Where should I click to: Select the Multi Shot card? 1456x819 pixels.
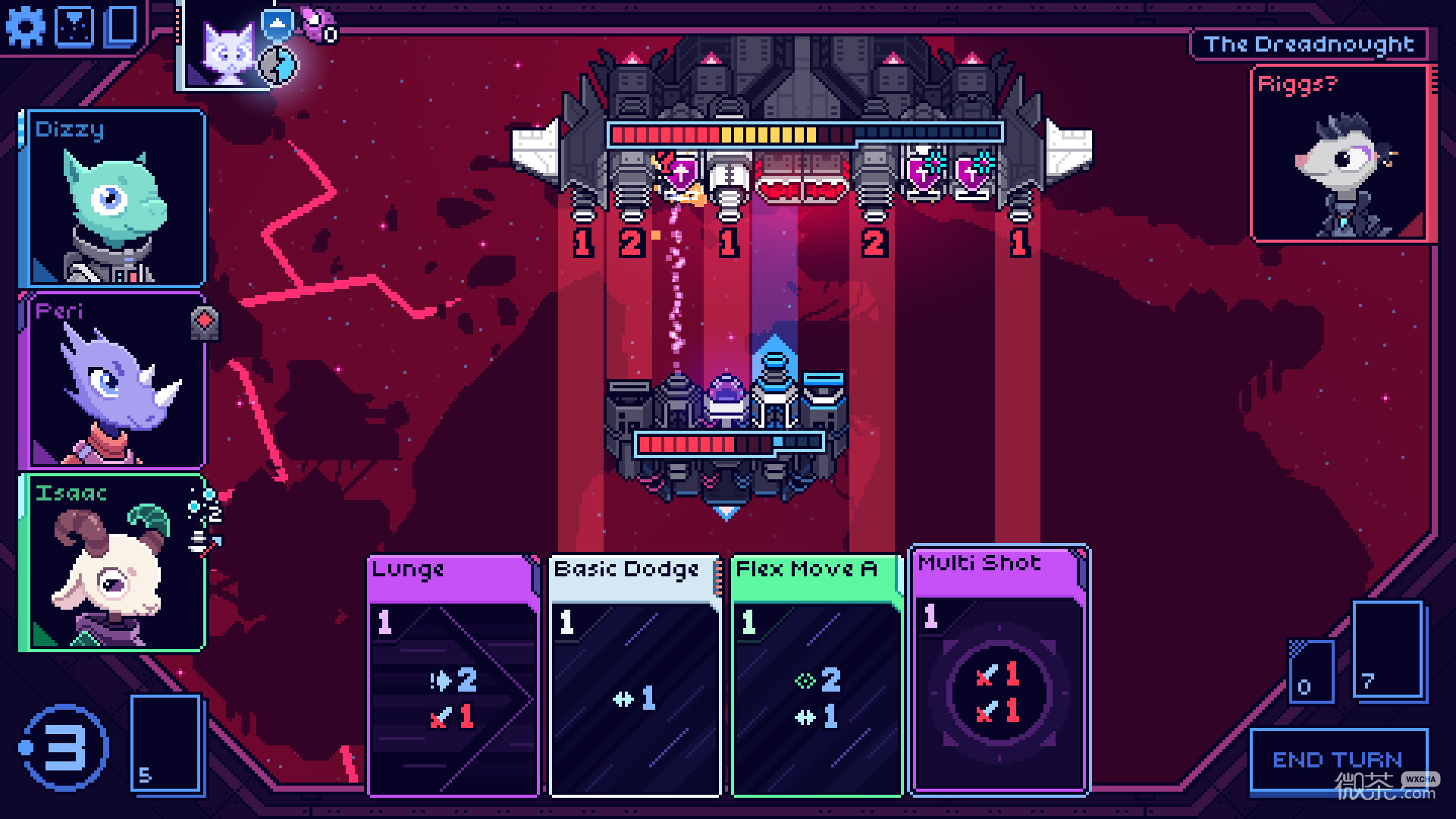tap(999, 669)
